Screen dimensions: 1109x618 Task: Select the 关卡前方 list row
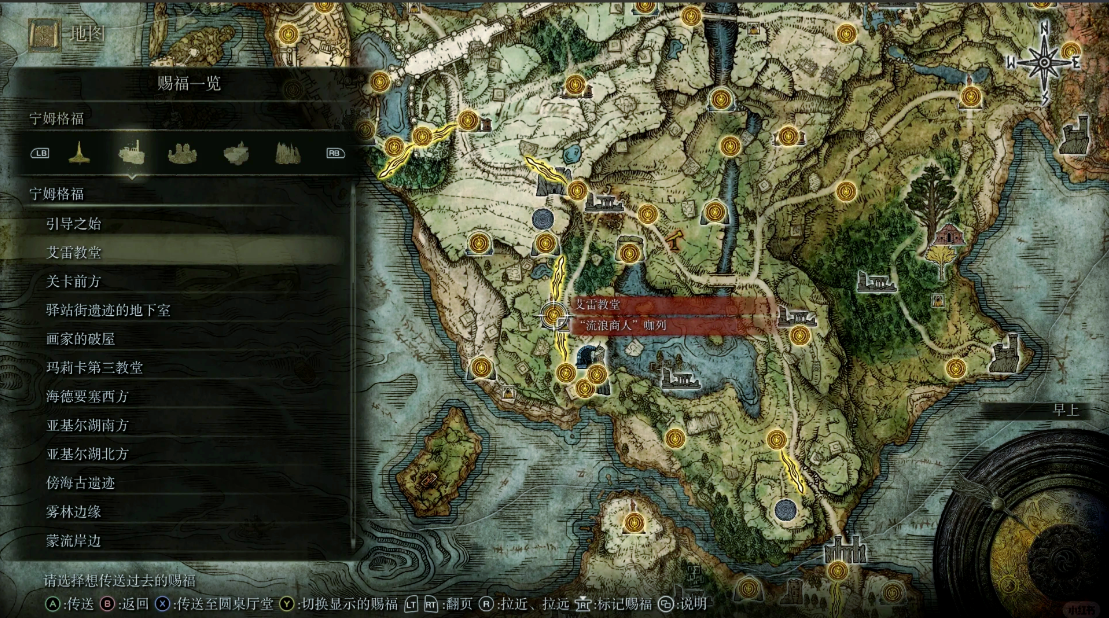click(180, 281)
